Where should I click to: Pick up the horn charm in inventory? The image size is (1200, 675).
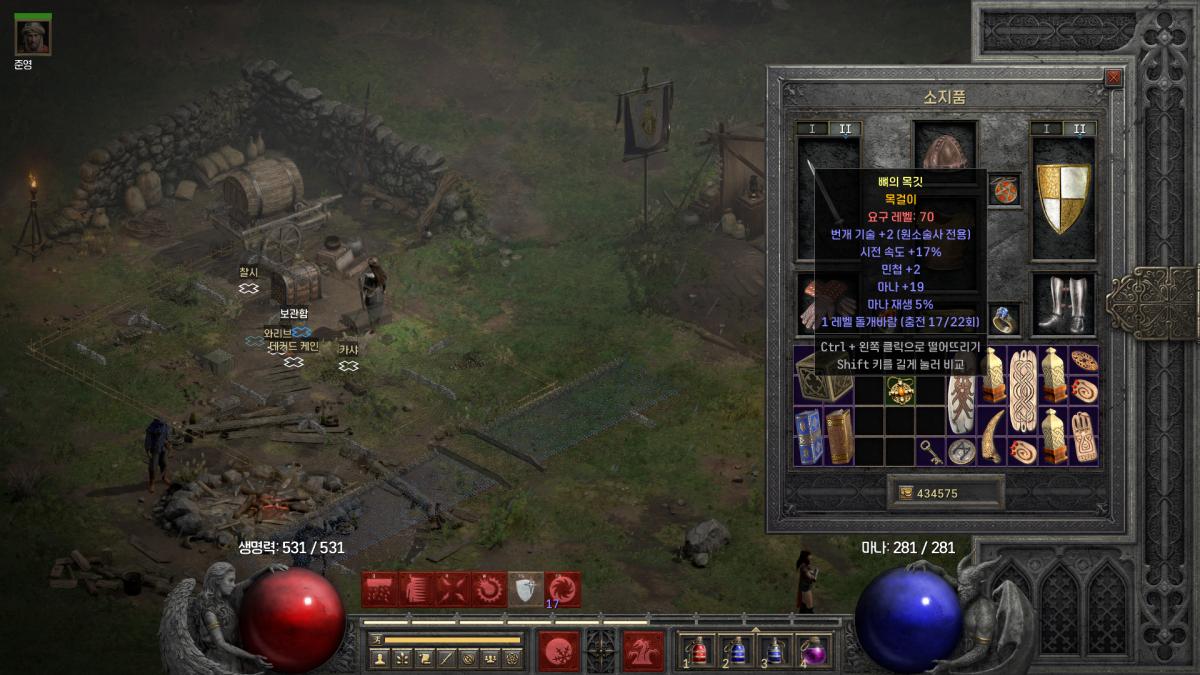(x=993, y=435)
